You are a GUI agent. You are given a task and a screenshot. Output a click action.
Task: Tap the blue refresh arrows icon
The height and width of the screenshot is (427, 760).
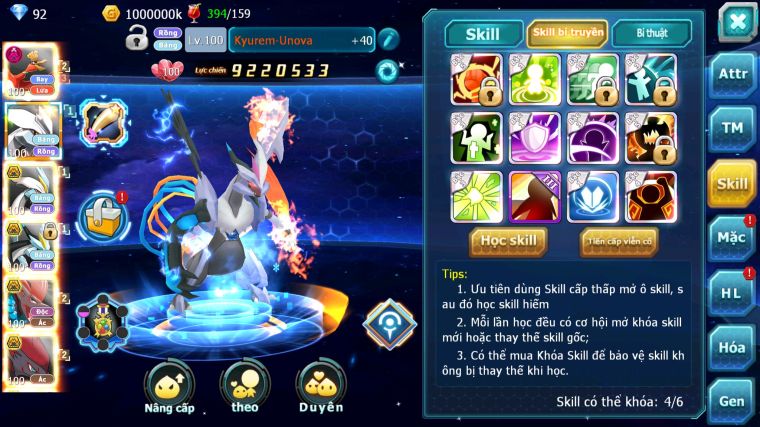click(x=387, y=71)
